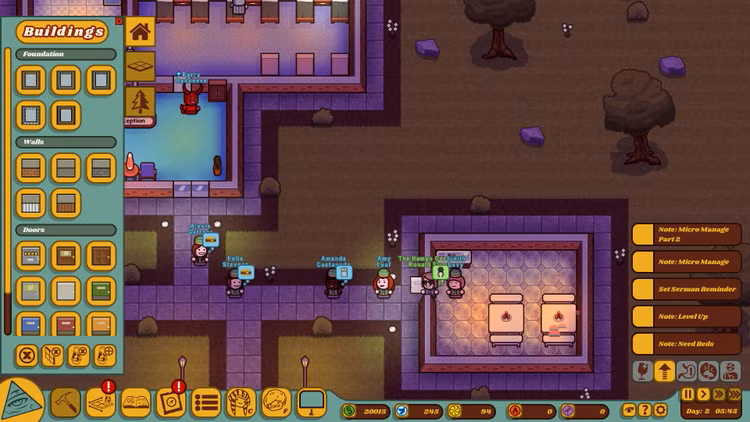Select the pine tree decorations tab
This screenshot has height=422, width=750.
[x=140, y=100]
